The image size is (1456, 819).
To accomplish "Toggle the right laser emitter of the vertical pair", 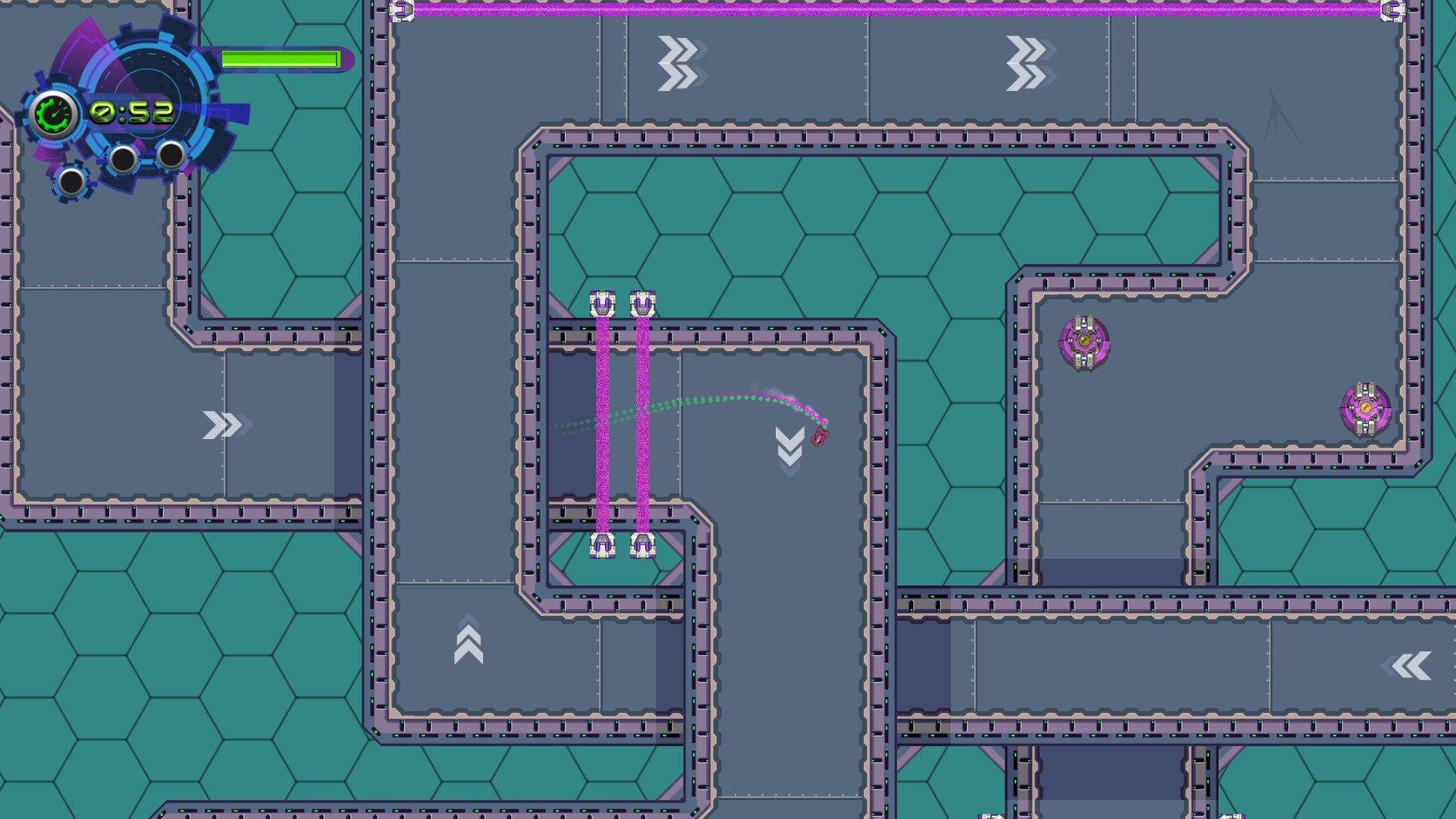I will click(x=643, y=302).
